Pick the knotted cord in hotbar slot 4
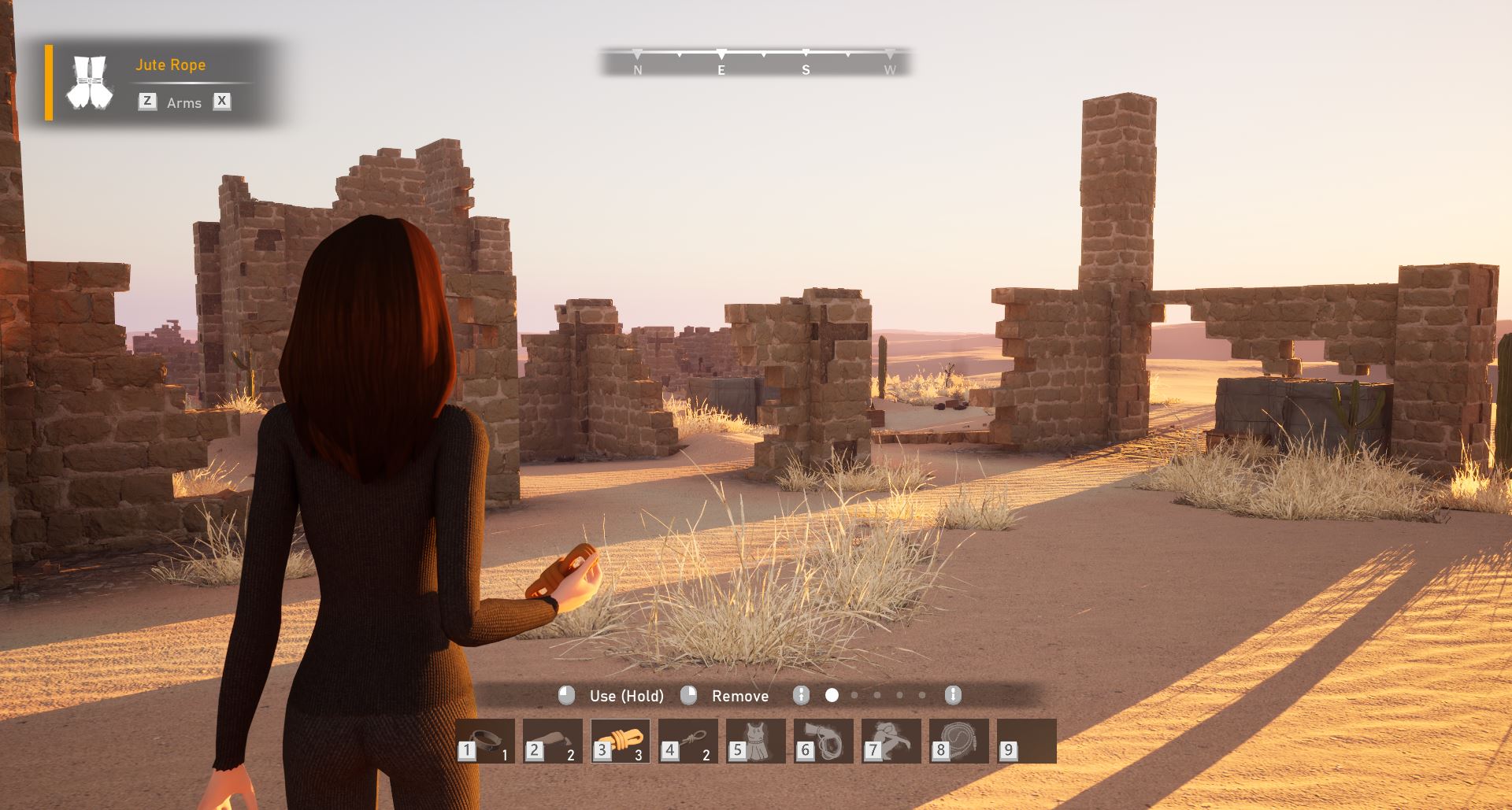1512x810 pixels. pyautogui.click(x=688, y=741)
